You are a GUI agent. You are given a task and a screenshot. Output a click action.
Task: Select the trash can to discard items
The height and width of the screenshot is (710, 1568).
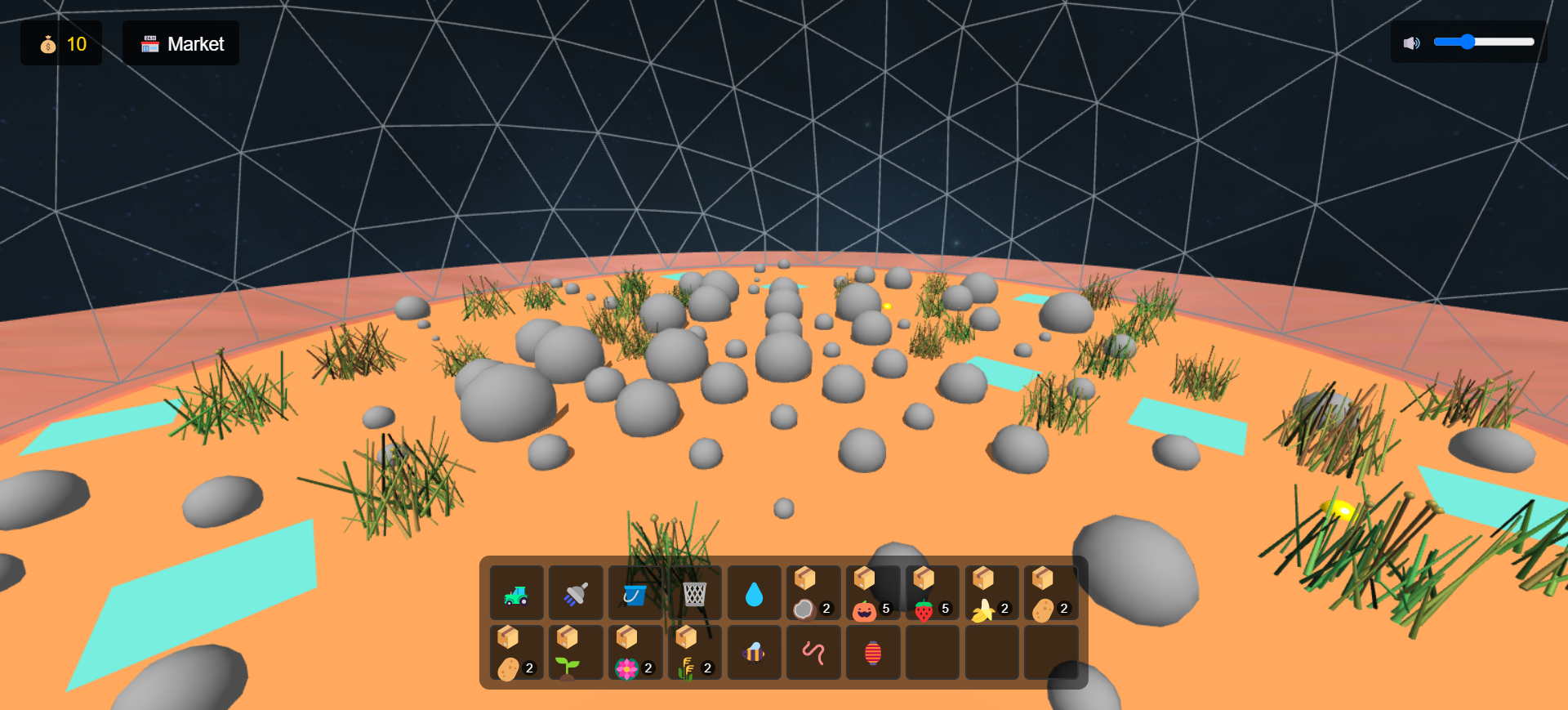pos(695,593)
